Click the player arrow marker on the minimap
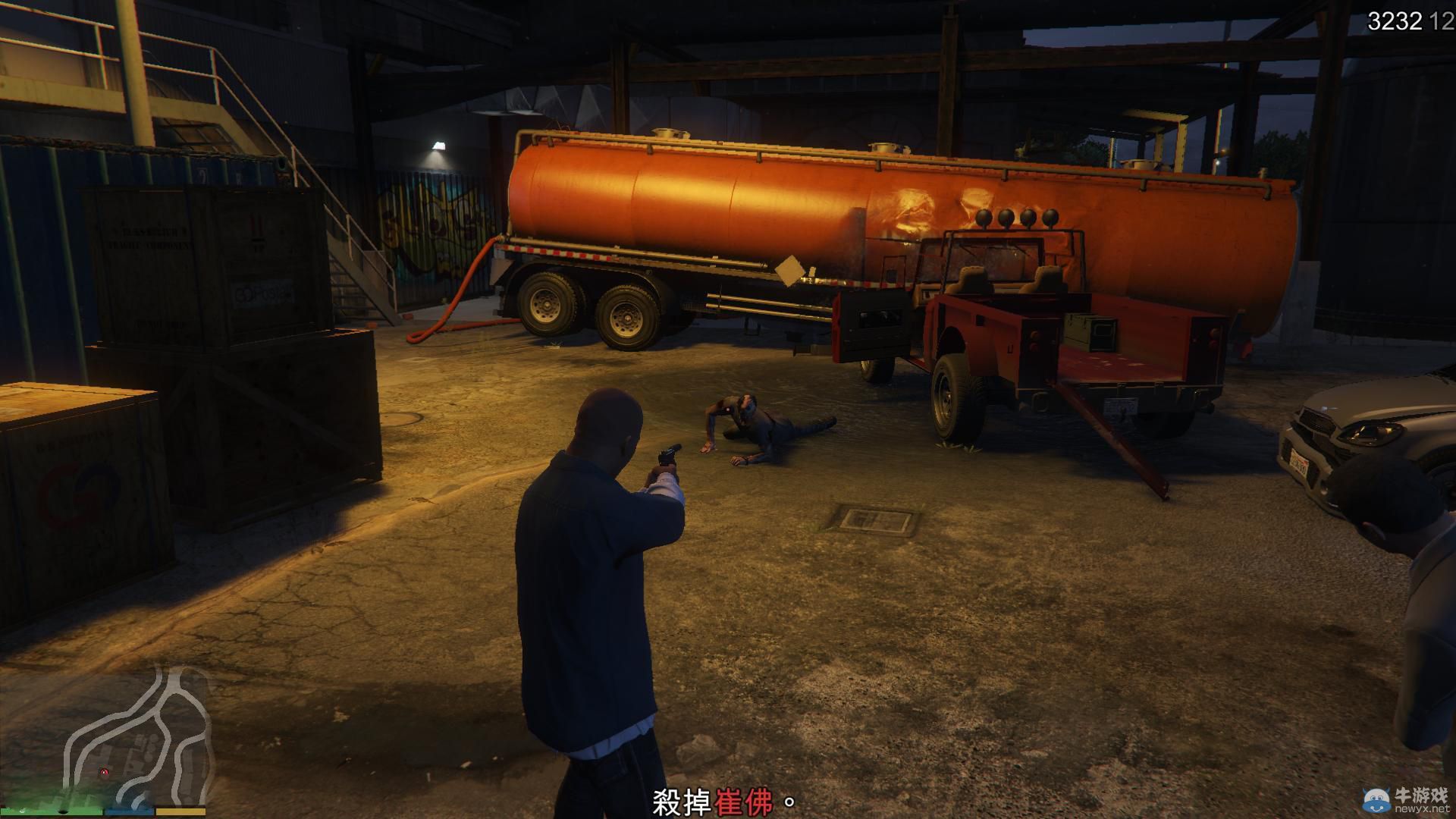Image resolution: width=1456 pixels, height=819 pixels. [x=105, y=773]
